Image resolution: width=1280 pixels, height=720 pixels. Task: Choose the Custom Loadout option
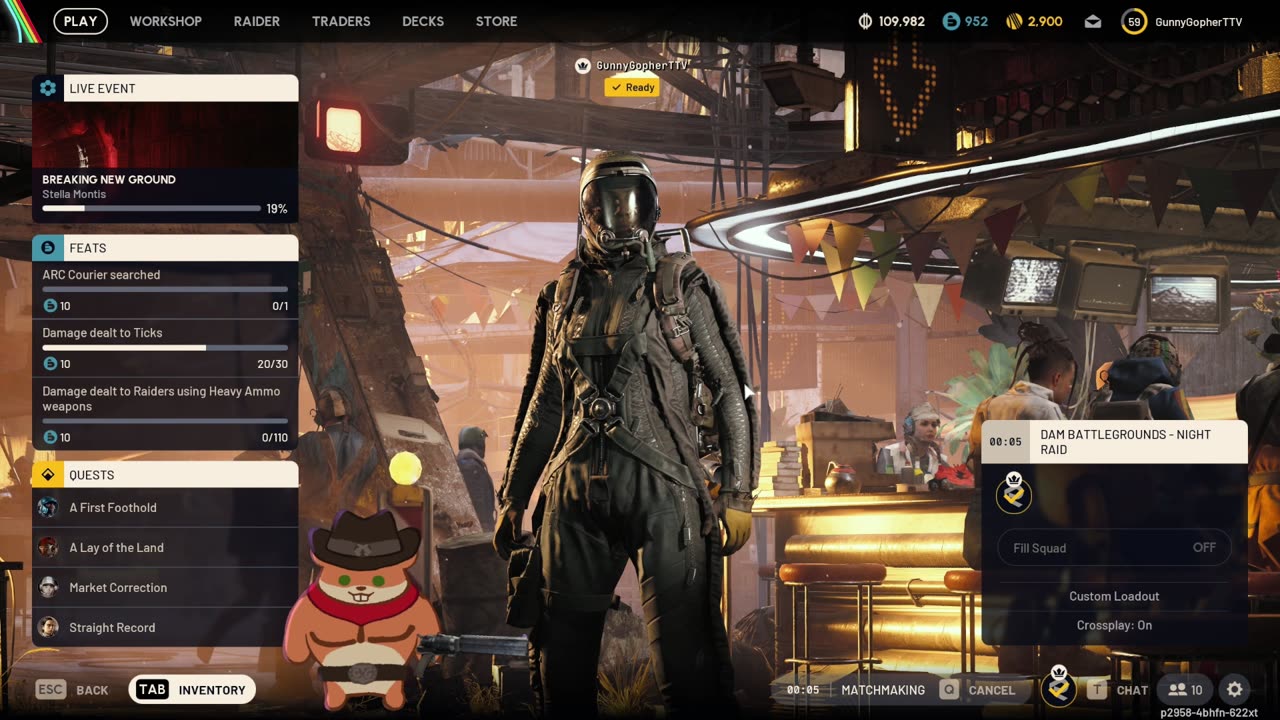point(1114,596)
